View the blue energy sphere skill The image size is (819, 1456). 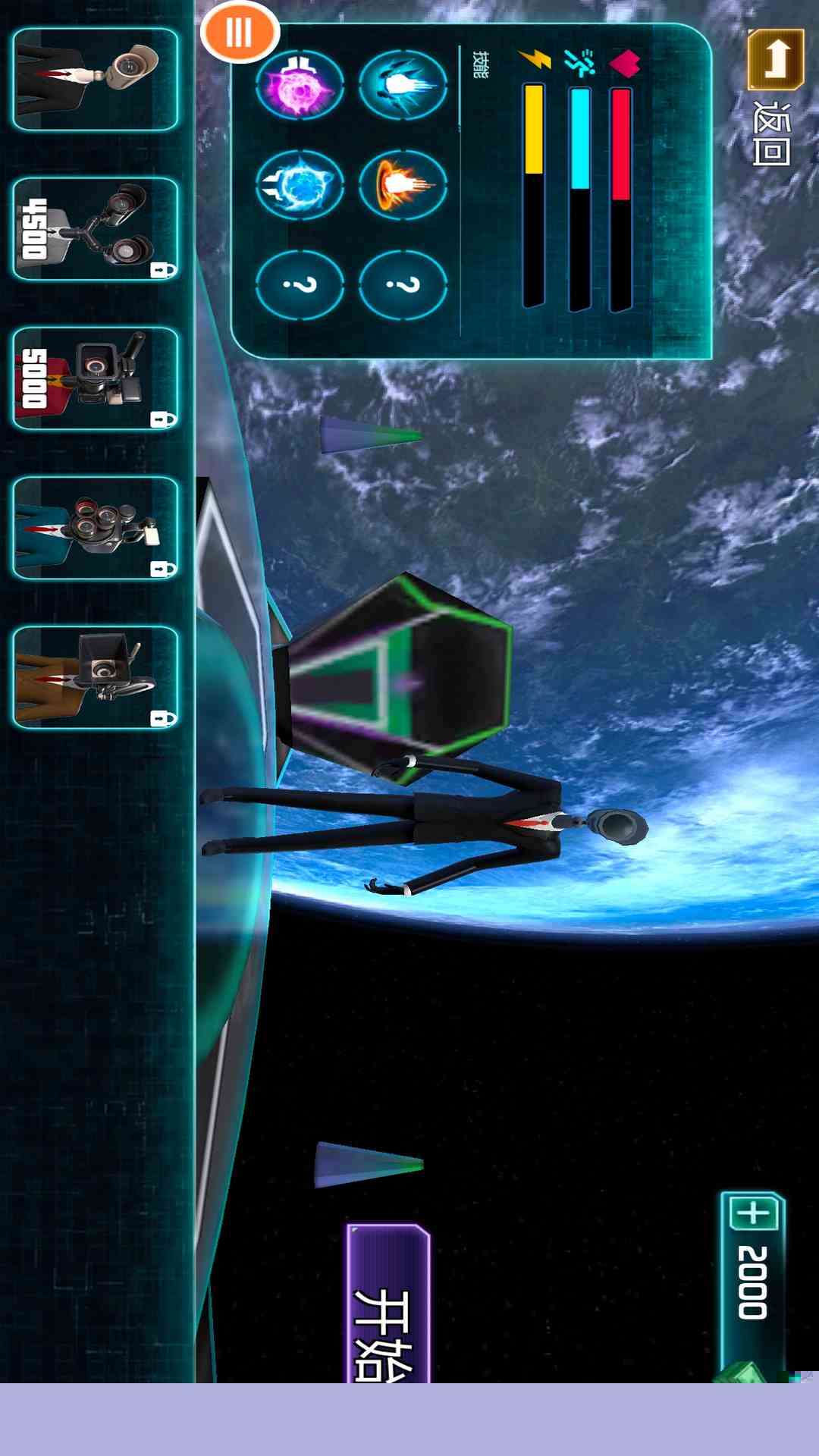300,184
